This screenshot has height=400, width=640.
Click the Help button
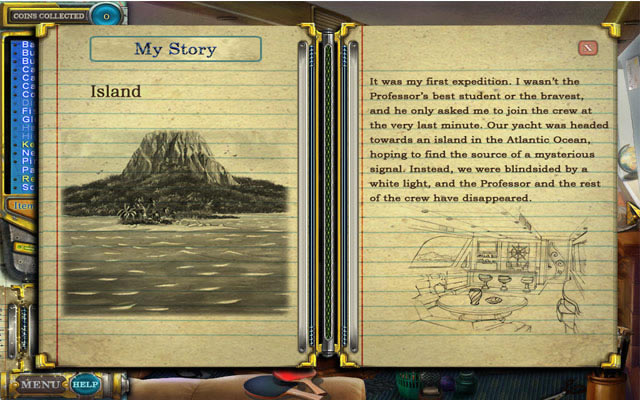tap(85, 383)
